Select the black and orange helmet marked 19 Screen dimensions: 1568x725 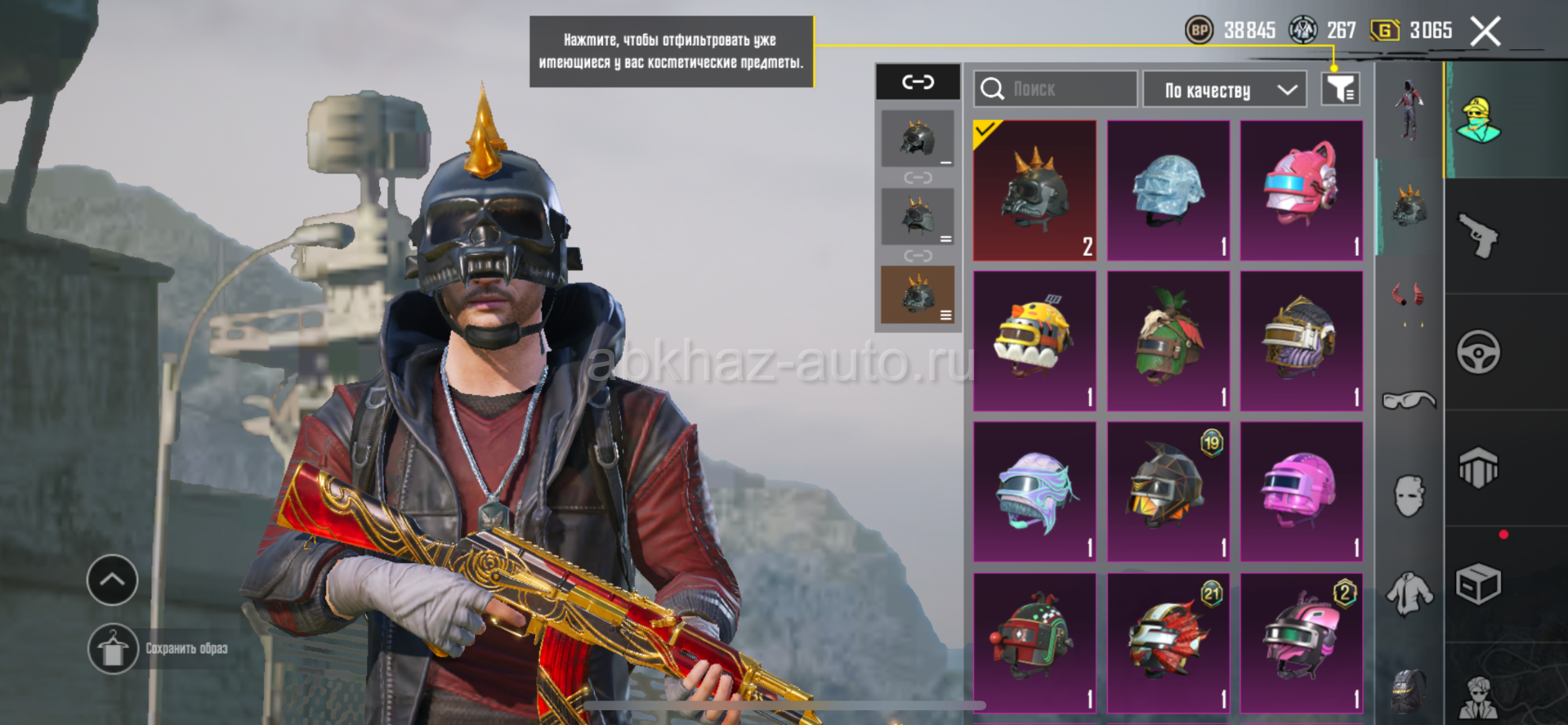[1168, 492]
